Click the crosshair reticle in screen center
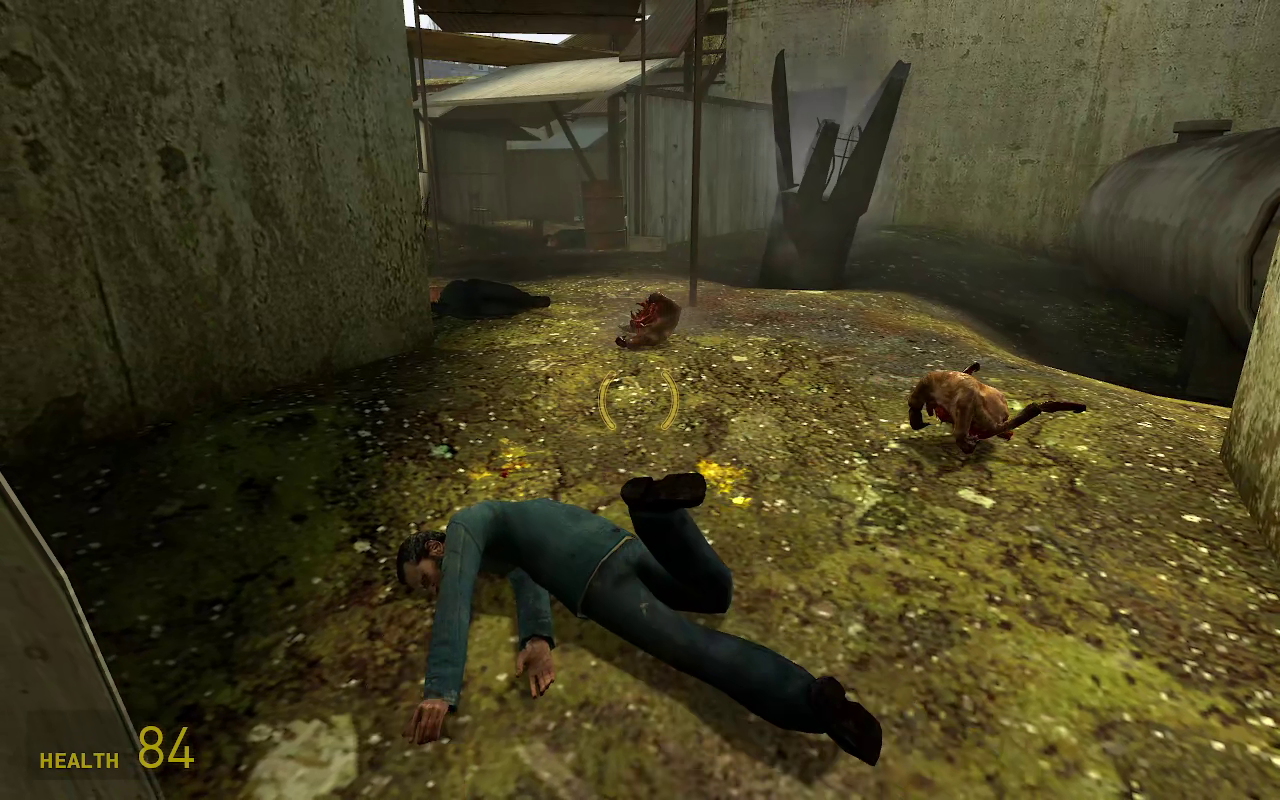 point(638,398)
